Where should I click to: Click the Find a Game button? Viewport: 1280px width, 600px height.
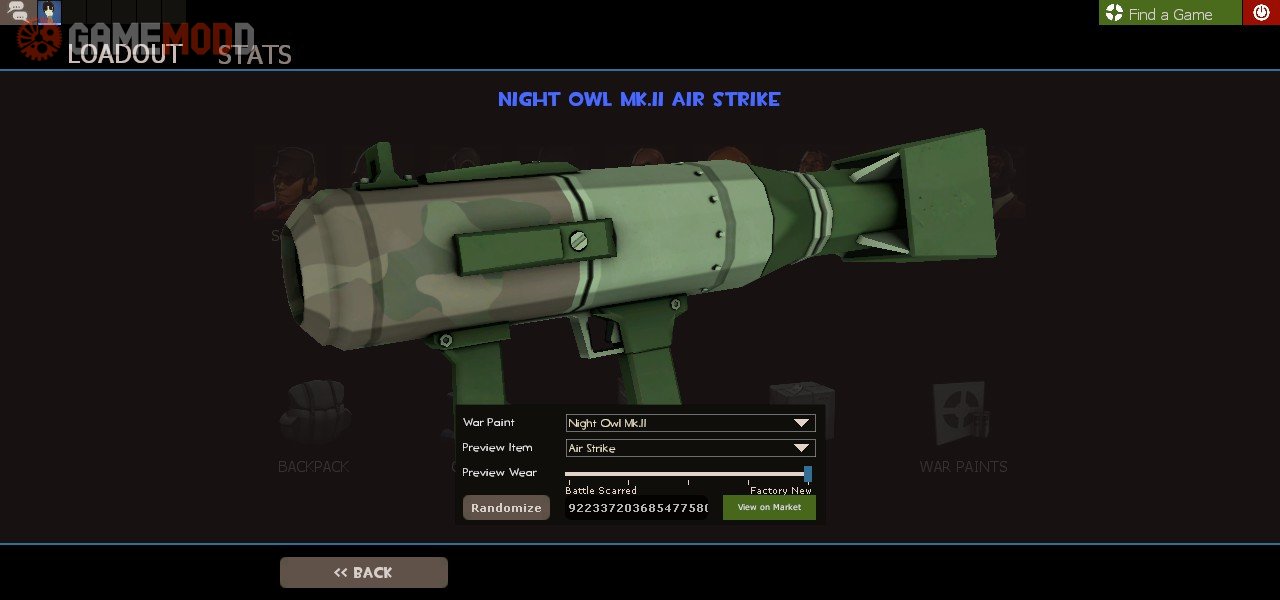pos(1169,13)
